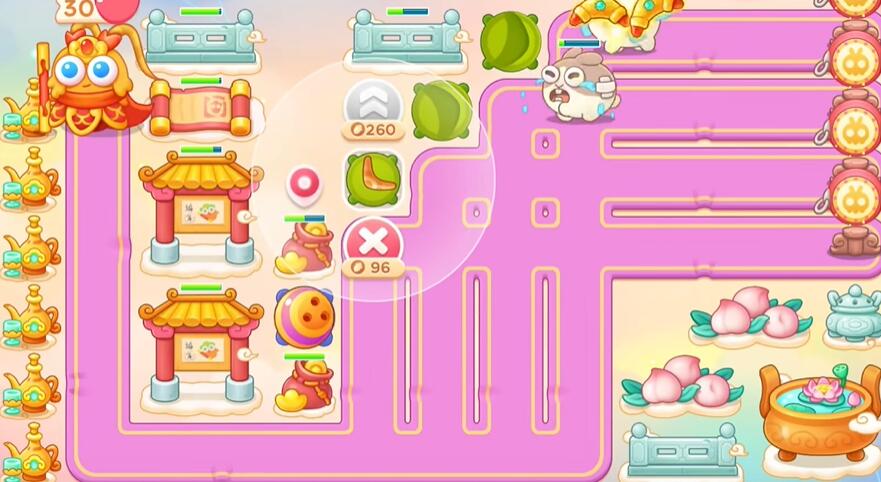Tap the red location pin marker
881x482 pixels.
(302, 184)
